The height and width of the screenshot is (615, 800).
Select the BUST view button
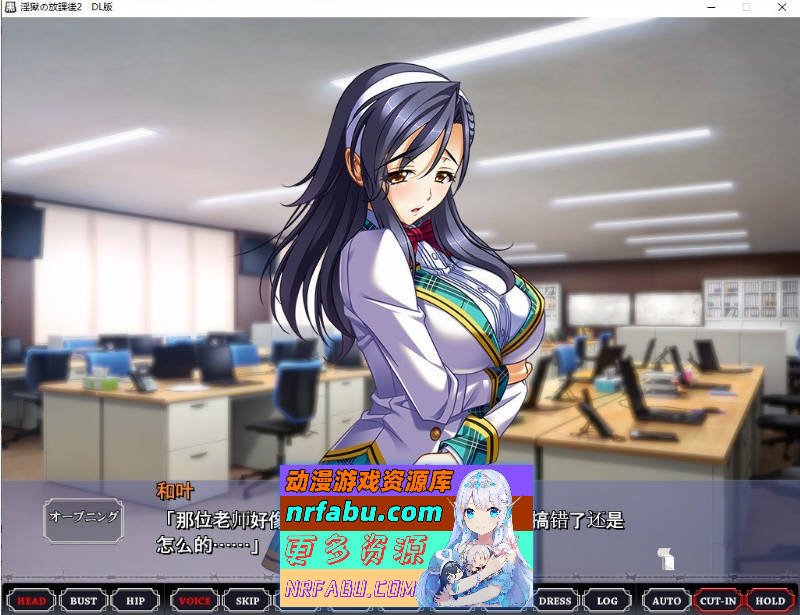click(84, 601)
